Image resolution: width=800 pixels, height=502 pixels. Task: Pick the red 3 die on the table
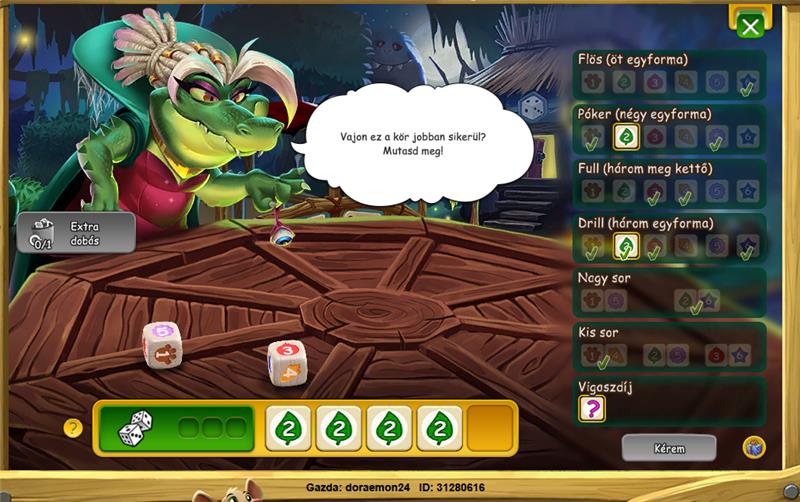coord(287,362)
